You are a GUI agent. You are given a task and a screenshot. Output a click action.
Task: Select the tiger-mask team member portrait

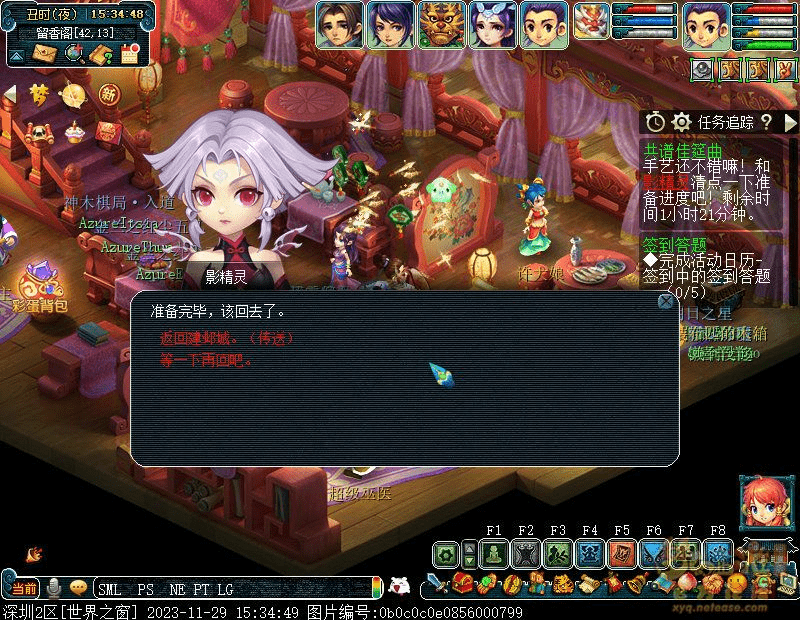coord(441,25)
